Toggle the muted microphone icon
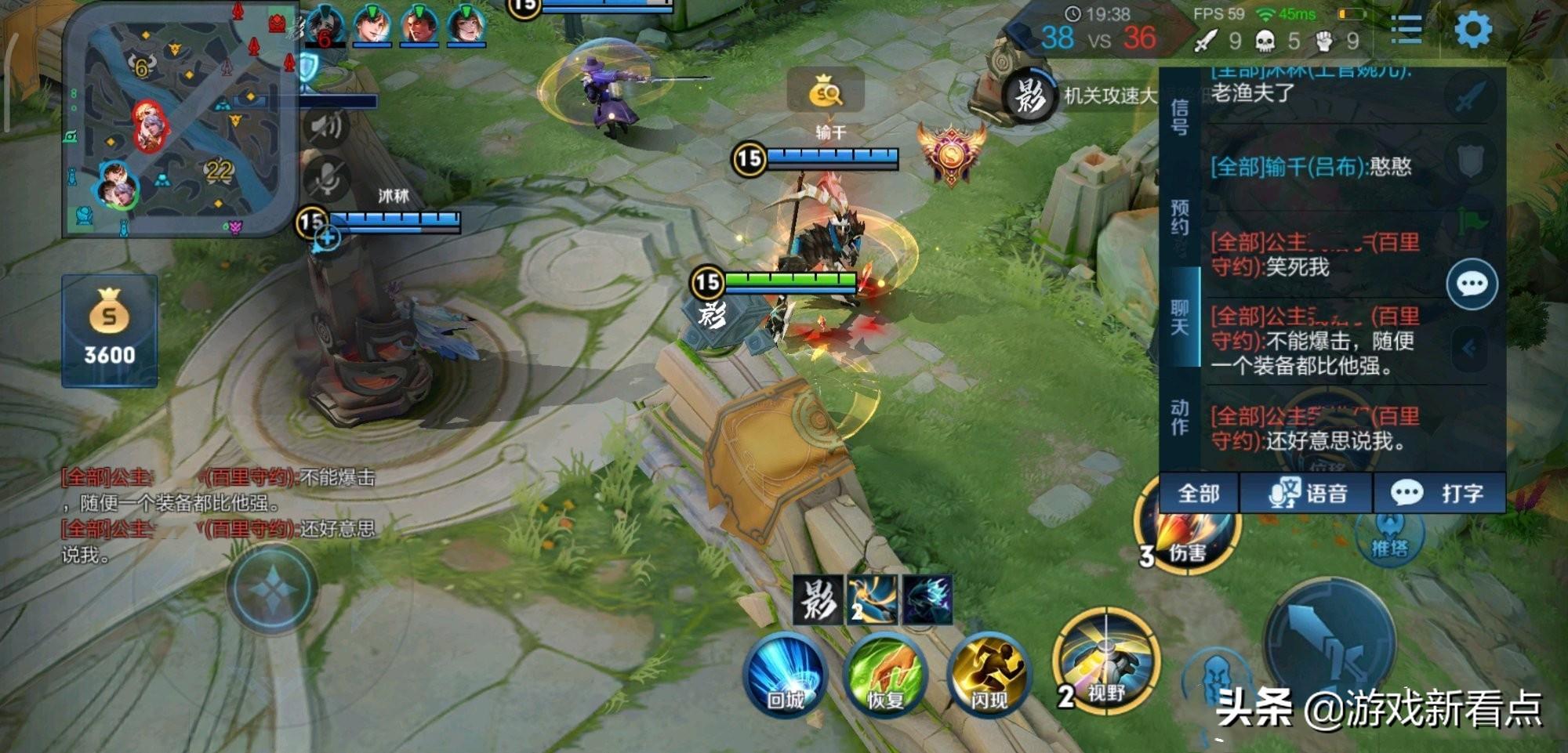The width and height of the screenshot is (1568, 753). point(327,177)
